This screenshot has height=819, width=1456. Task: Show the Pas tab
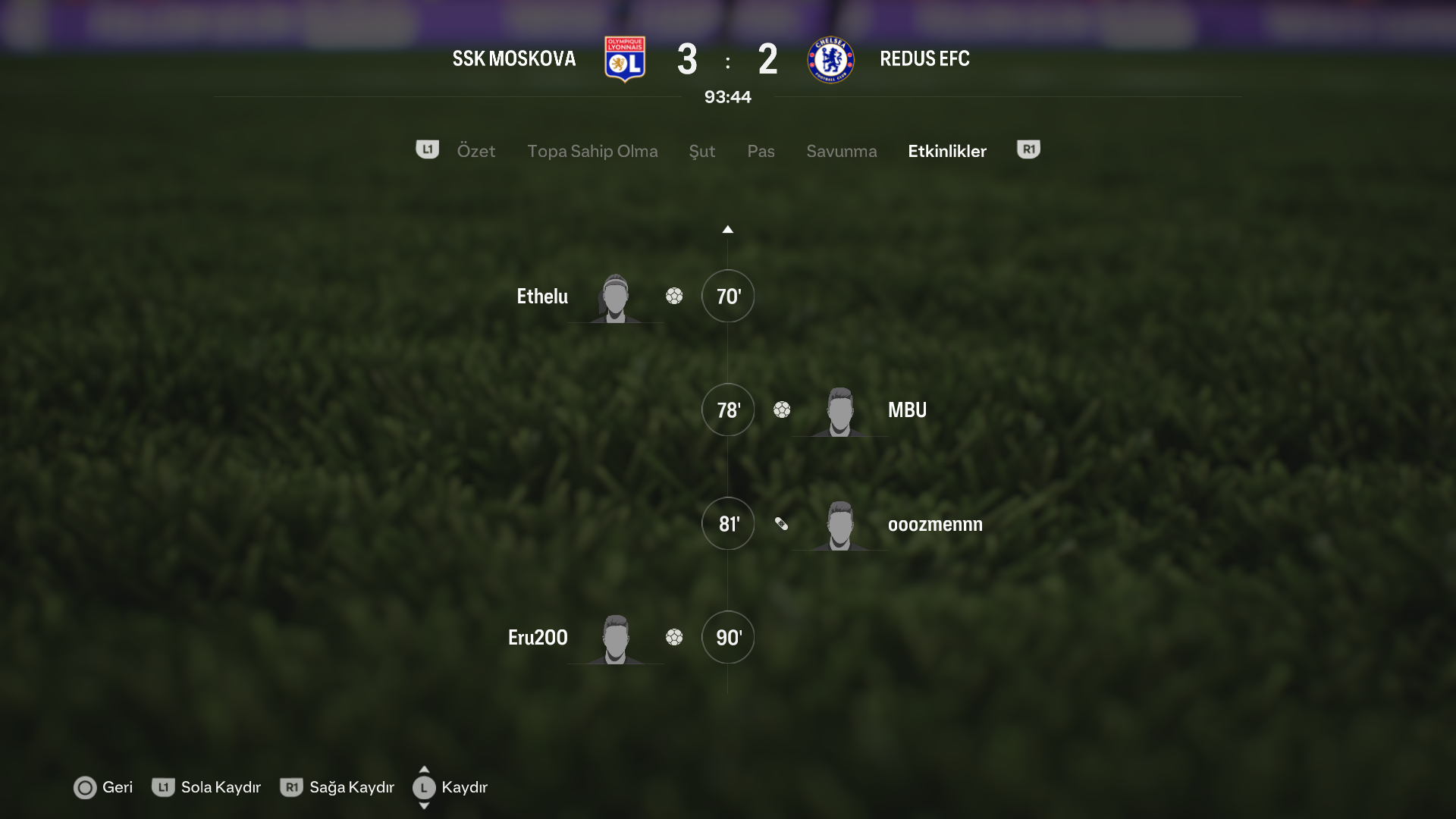click(x=761, y=151)
